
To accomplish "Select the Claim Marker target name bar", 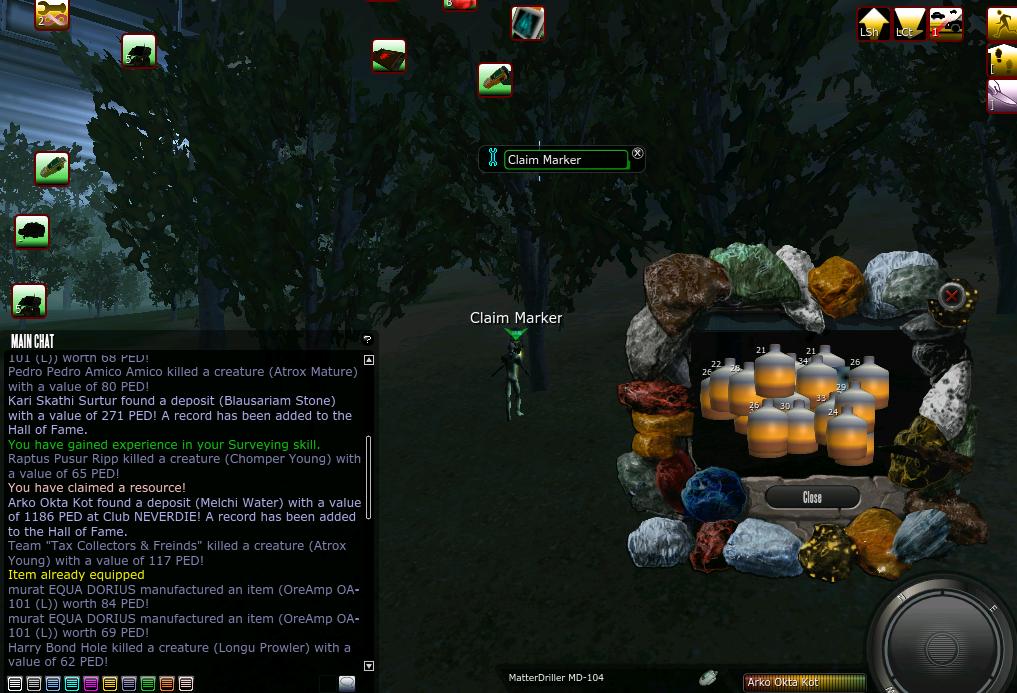I will [566, 160].
